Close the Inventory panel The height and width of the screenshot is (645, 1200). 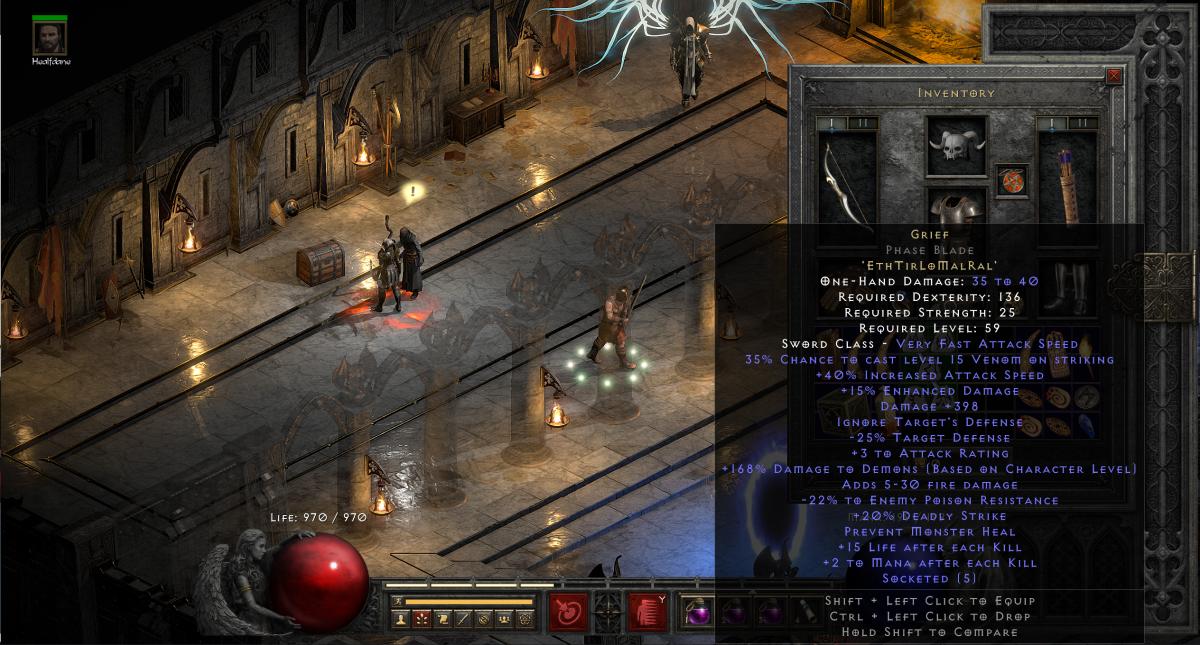(1114, 75)
